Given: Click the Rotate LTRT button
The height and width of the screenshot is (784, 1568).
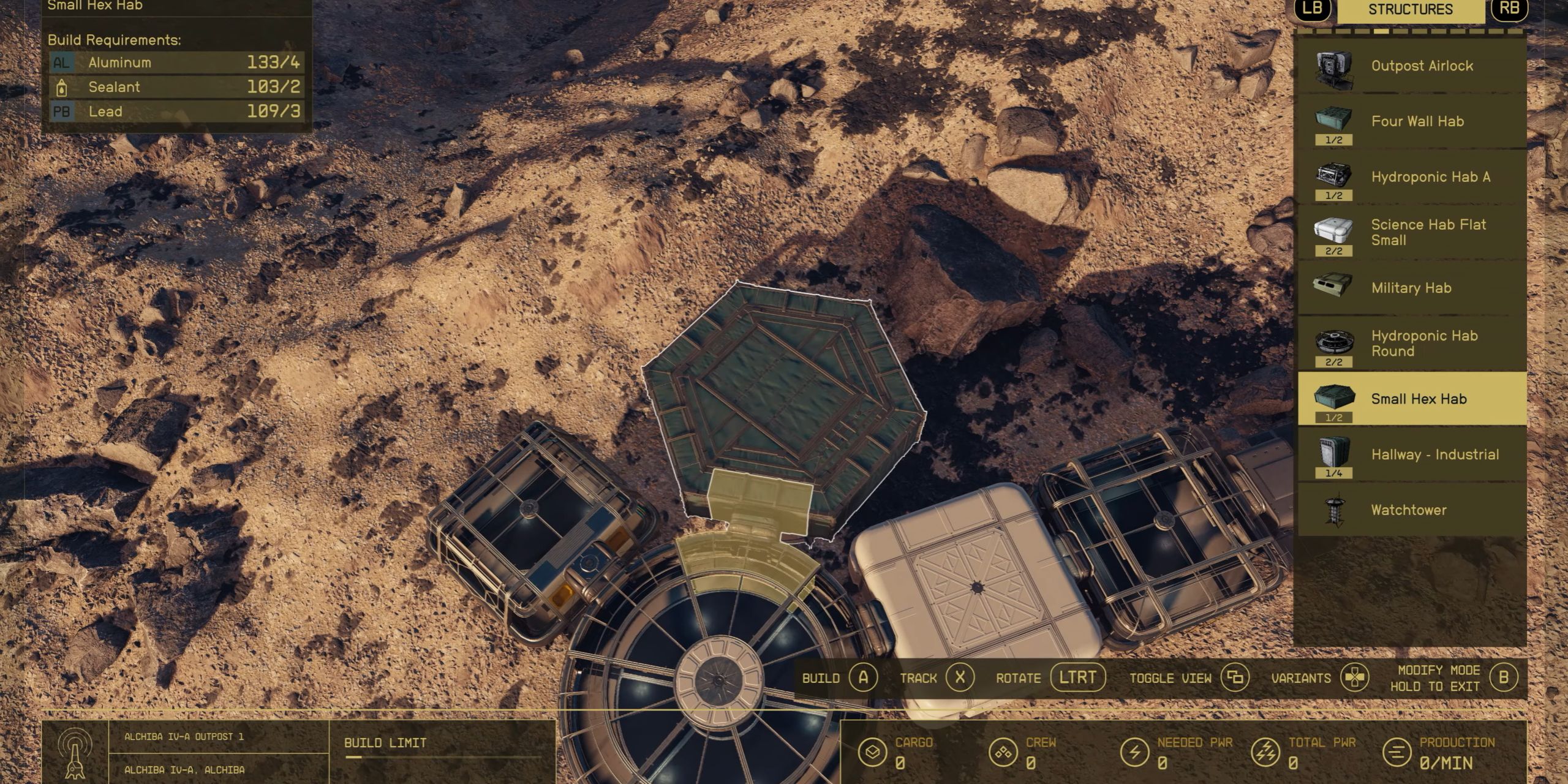Looking at the screenshot, I should point(1079,678).
